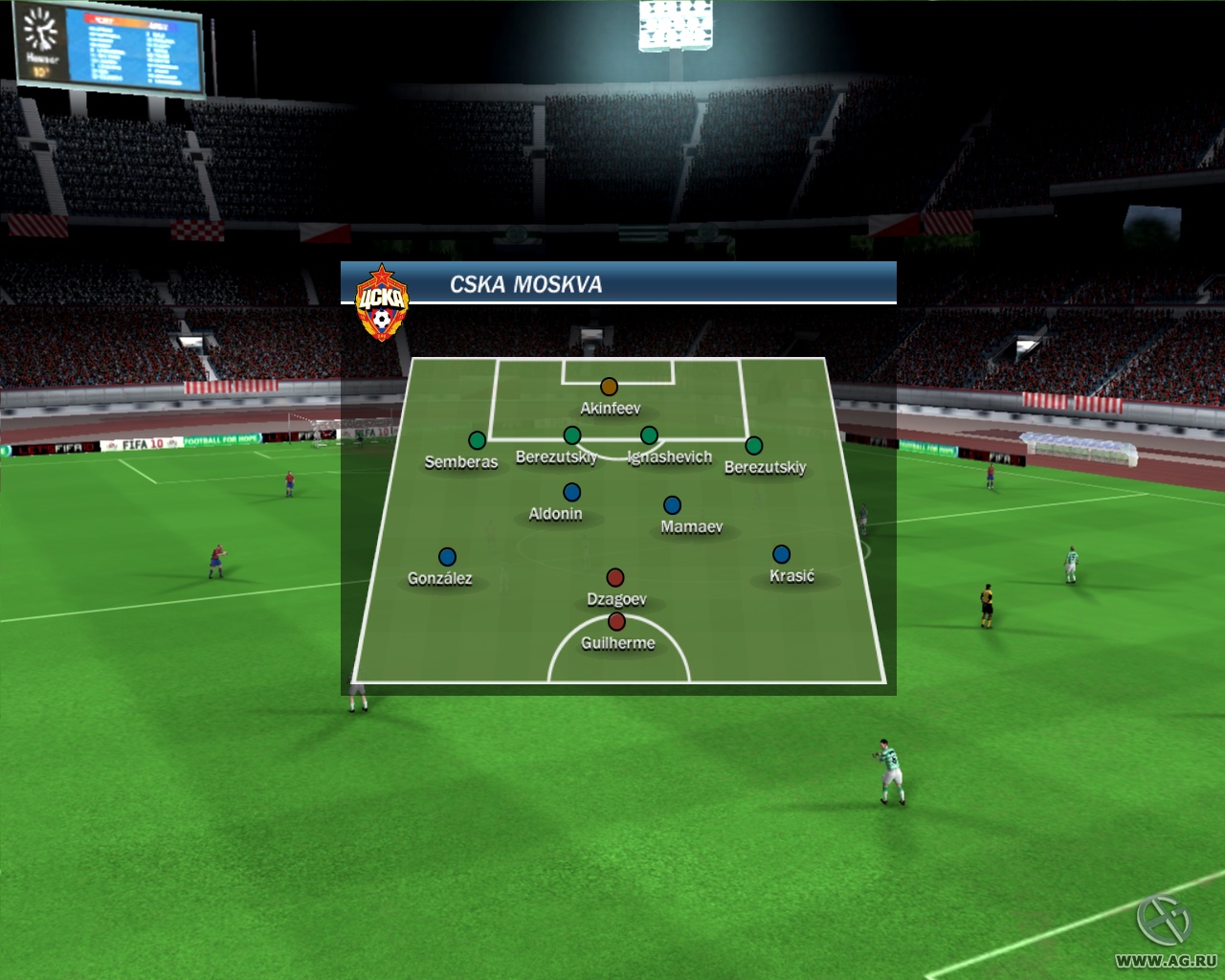Click the right Berezutskiy position circle
1225x980 pixels.
point(753,444)
